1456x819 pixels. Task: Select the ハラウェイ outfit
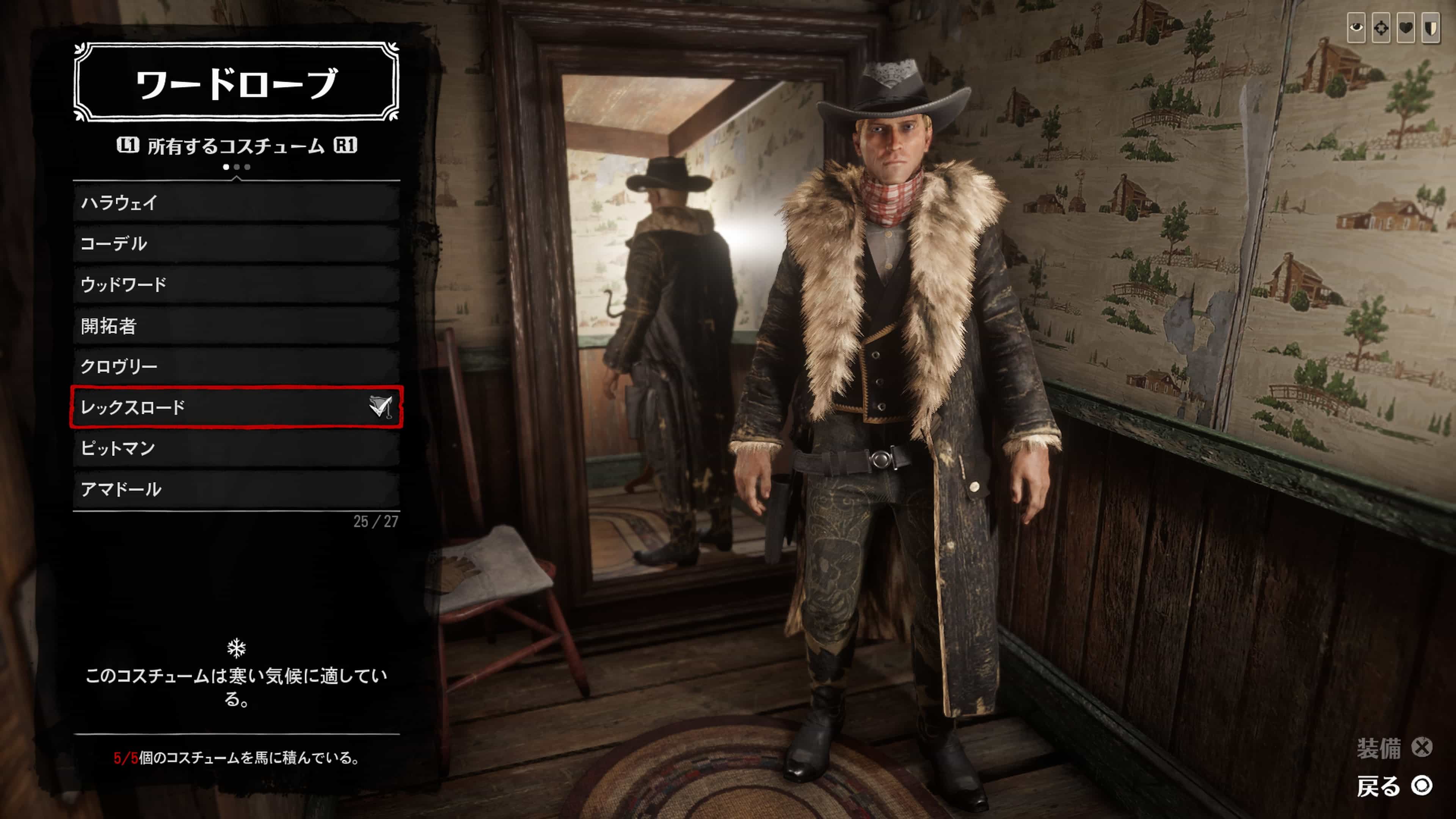coord(236,202)
